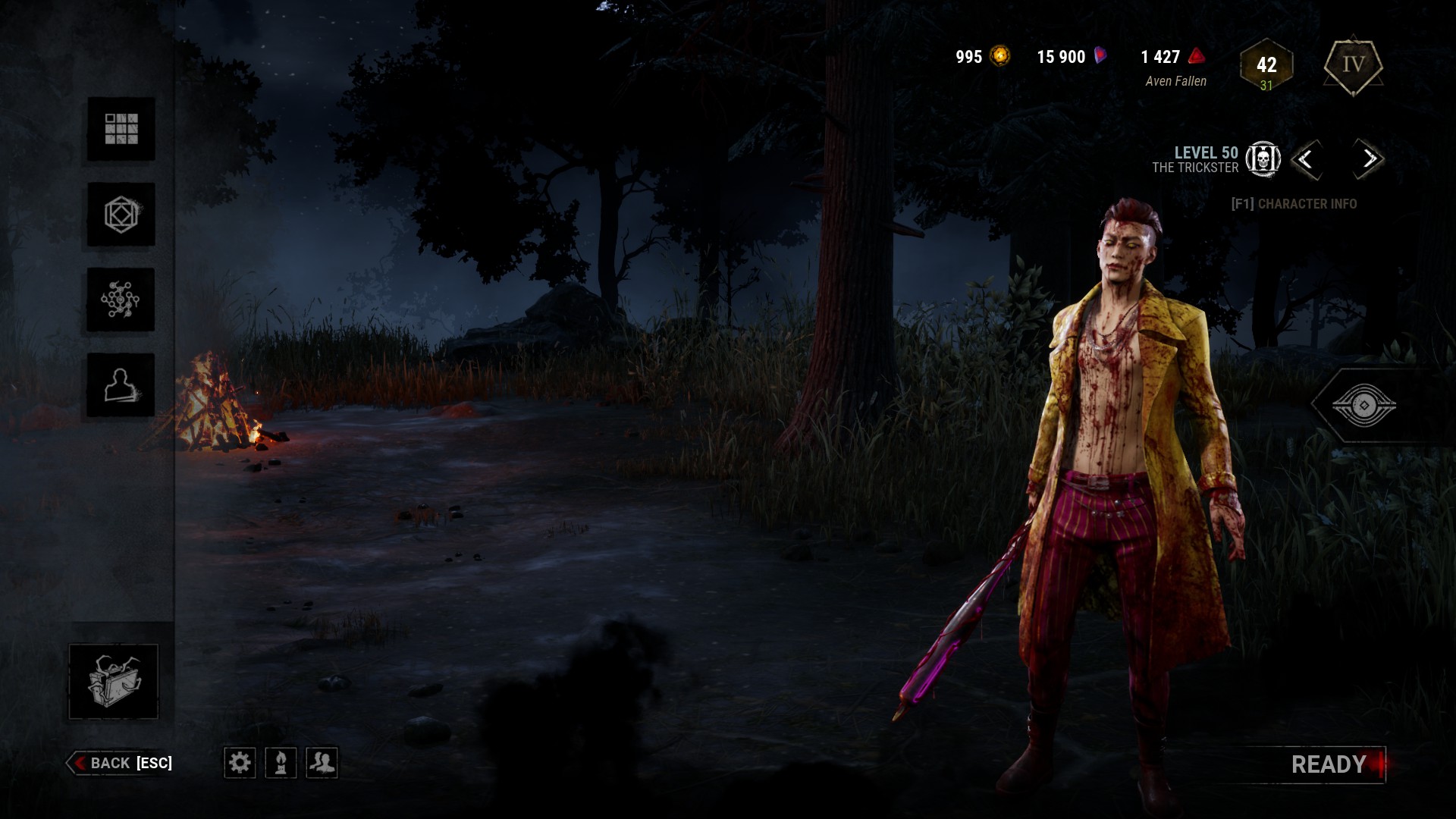Open the eye emblem panel on right

(1363, 406)
